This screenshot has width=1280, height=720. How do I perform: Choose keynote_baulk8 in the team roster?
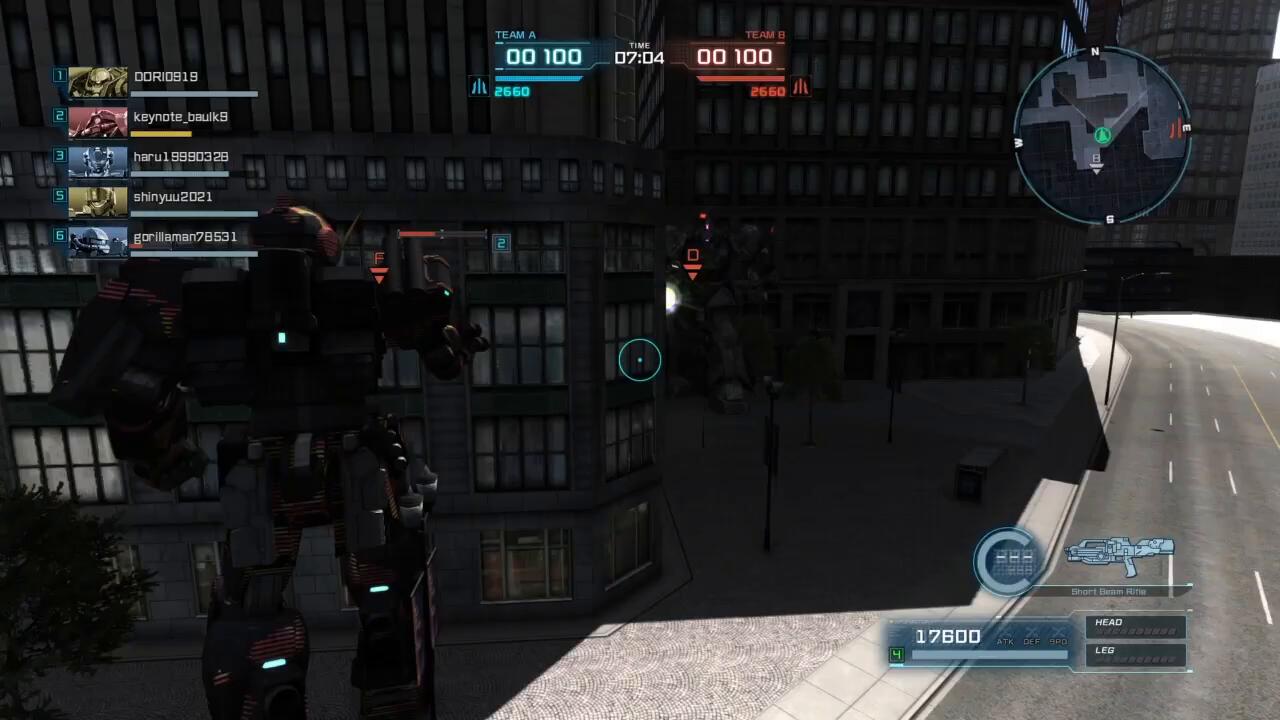pos(180,118)
